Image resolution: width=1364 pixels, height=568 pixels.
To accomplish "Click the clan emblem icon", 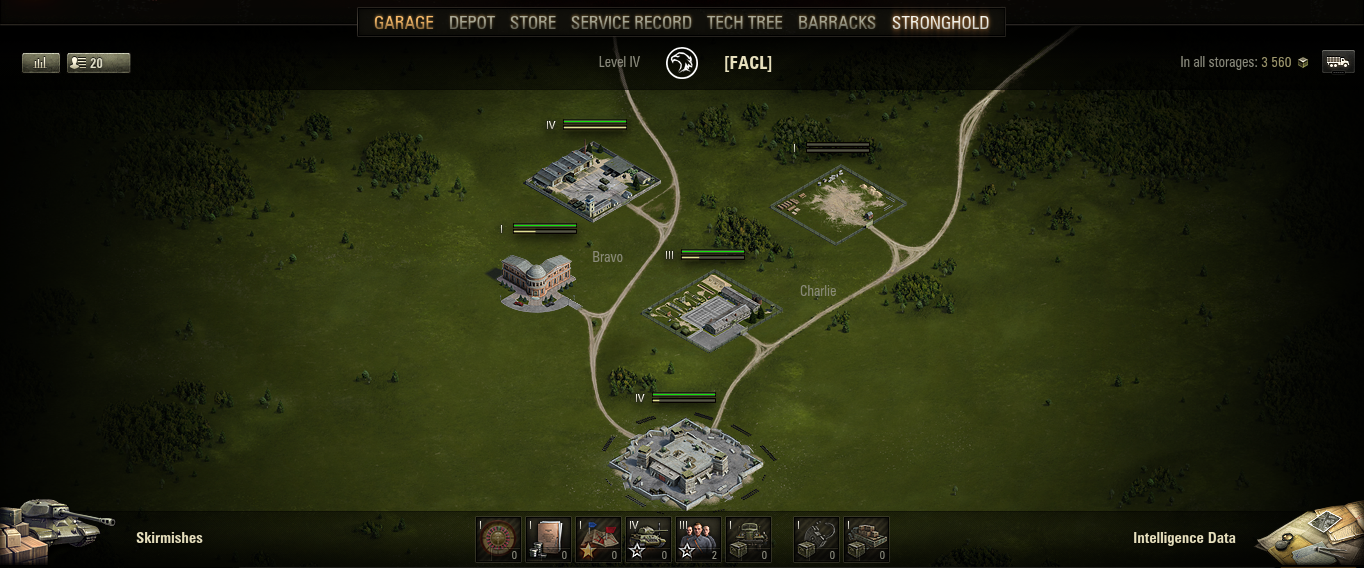I will 682,63.
